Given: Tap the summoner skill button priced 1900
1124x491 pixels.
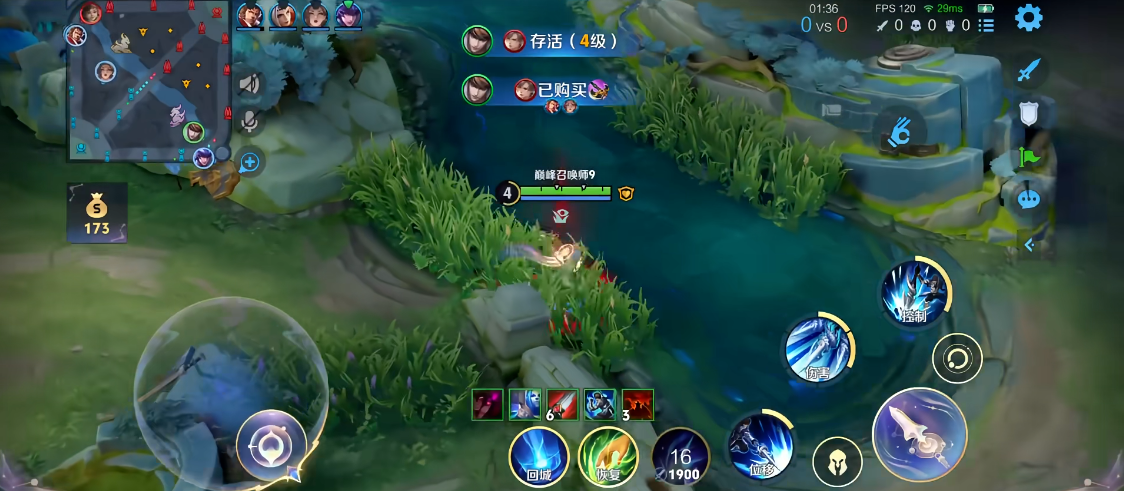Looking at the screenshot, I should [680, 457].
